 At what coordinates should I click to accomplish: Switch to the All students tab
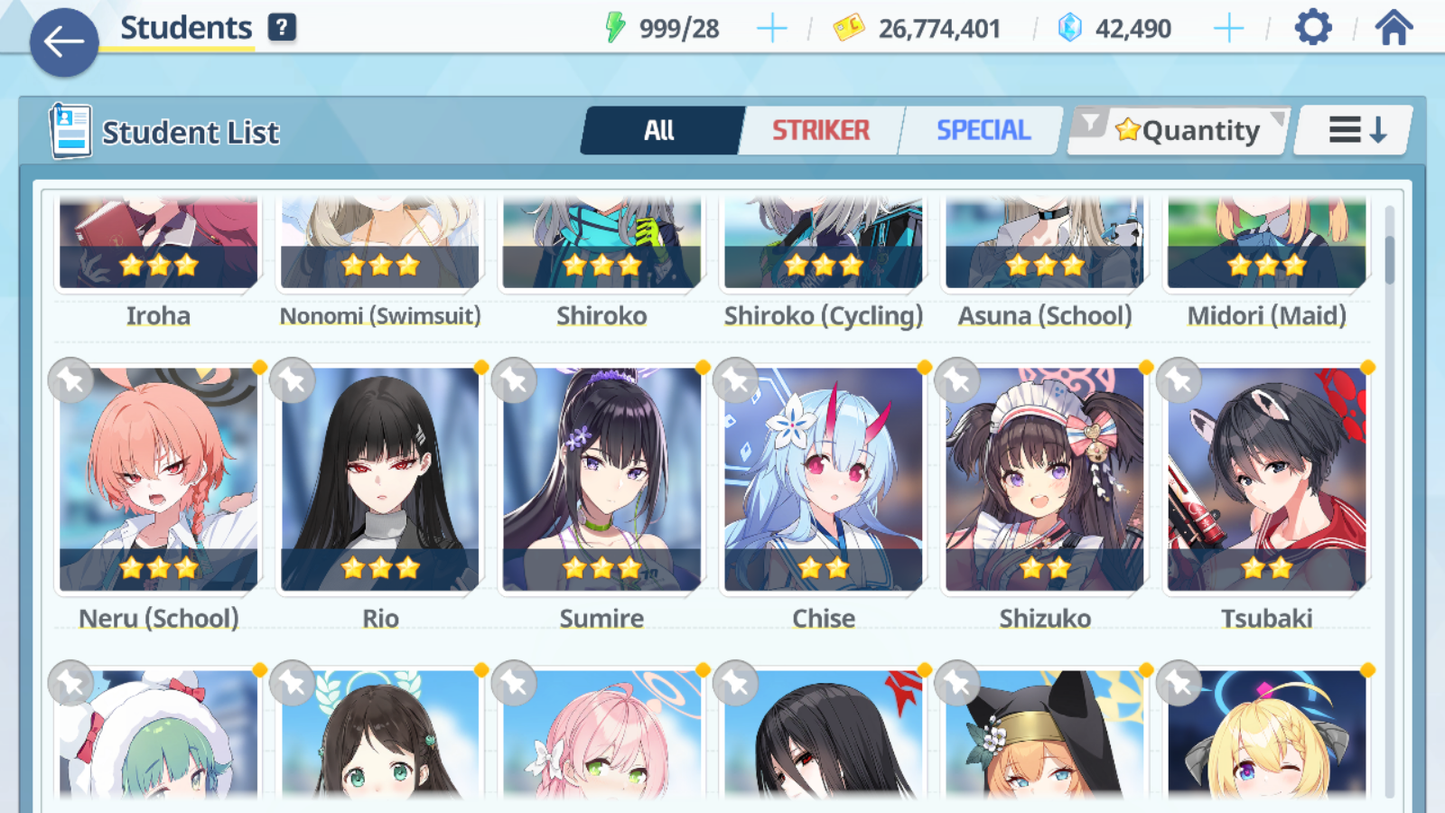point(660,130)
